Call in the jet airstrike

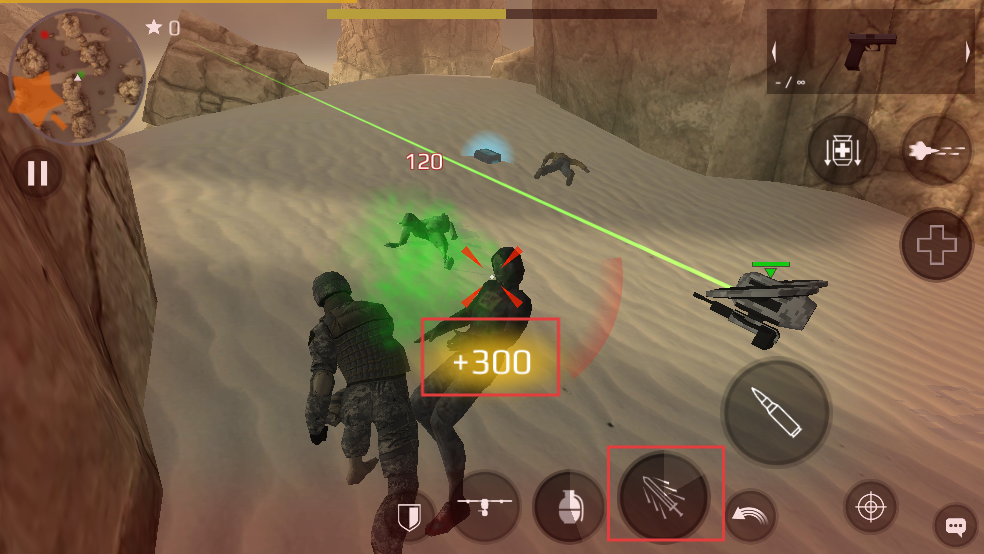pyautogui.click(x=936, y=151)
